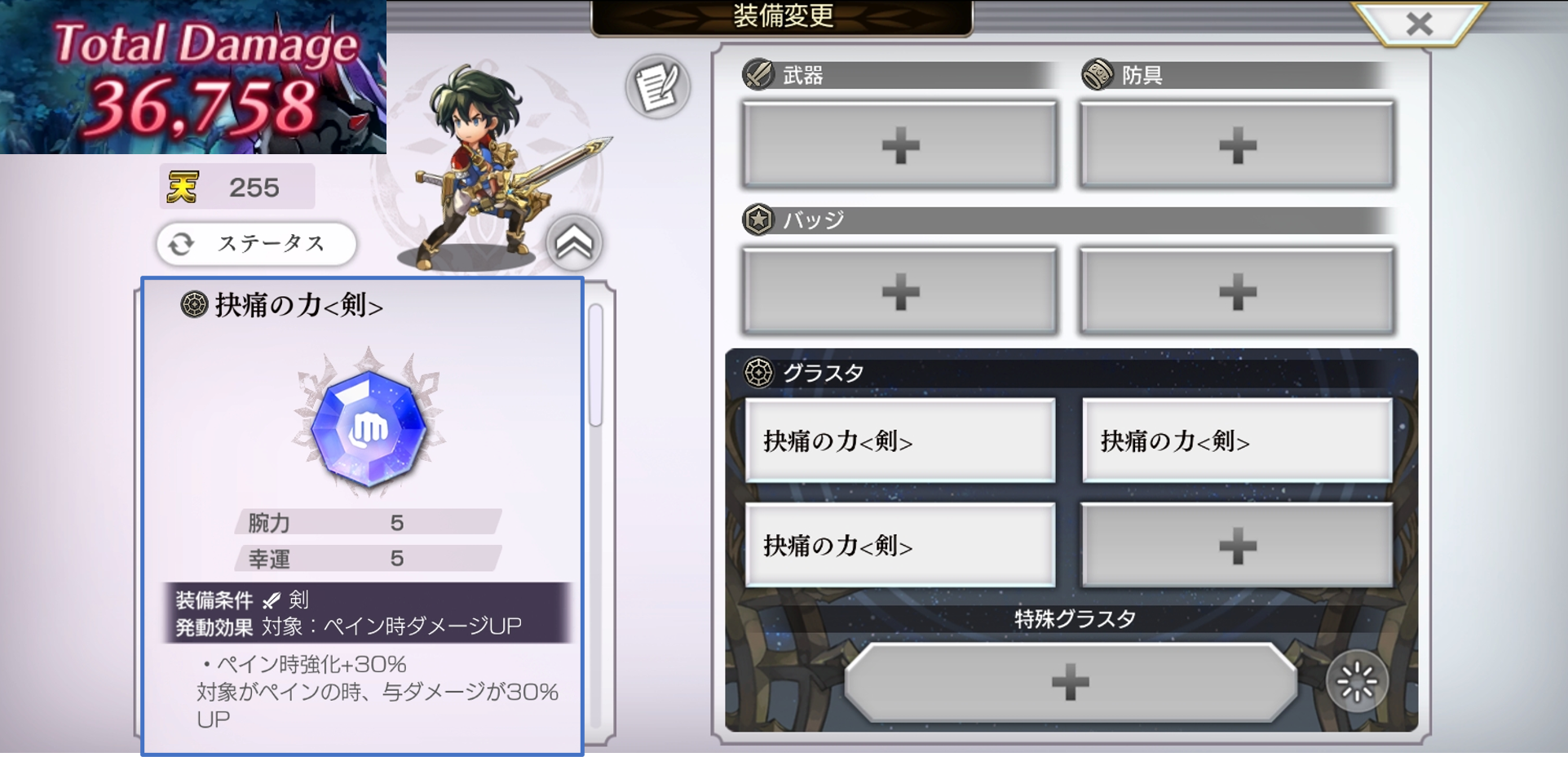Add a weapon in the 武器 slot
Screen dimensions: 1568x757
tap(899, 146)
